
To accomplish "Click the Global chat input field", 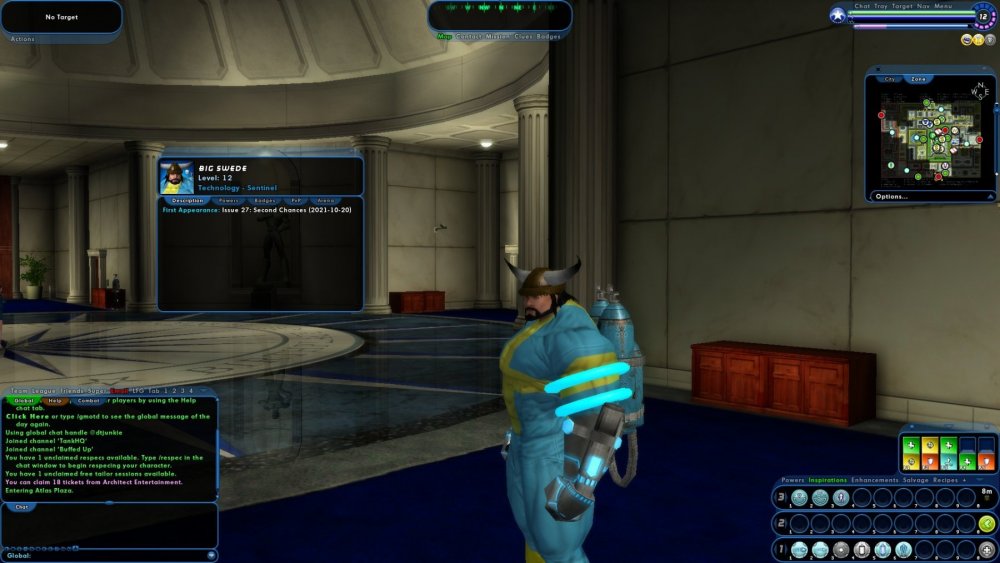I will [110, 555].
